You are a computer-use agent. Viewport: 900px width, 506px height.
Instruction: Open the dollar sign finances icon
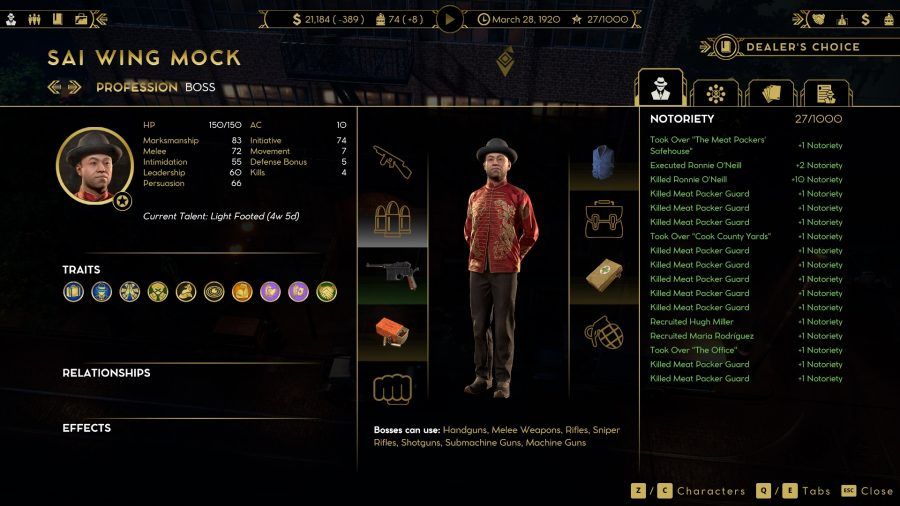(x=297, y=18)
